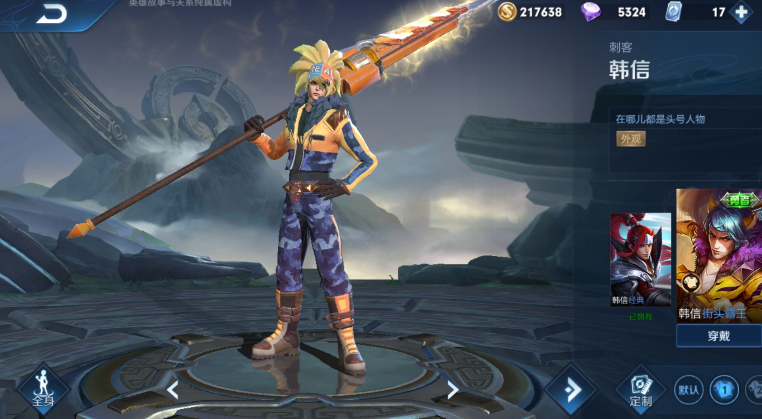Add more coupons with the plus button
Screen dimensions: 762x419
(x=741, y=13)
